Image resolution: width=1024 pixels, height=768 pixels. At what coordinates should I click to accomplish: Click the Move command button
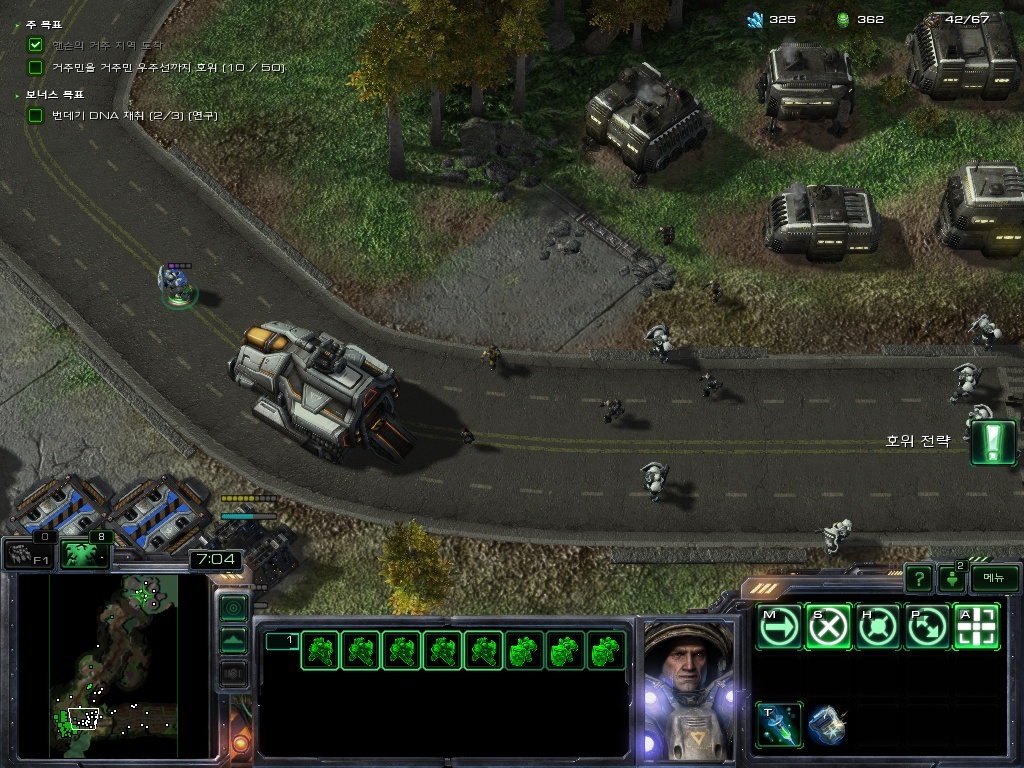[778, 627]
